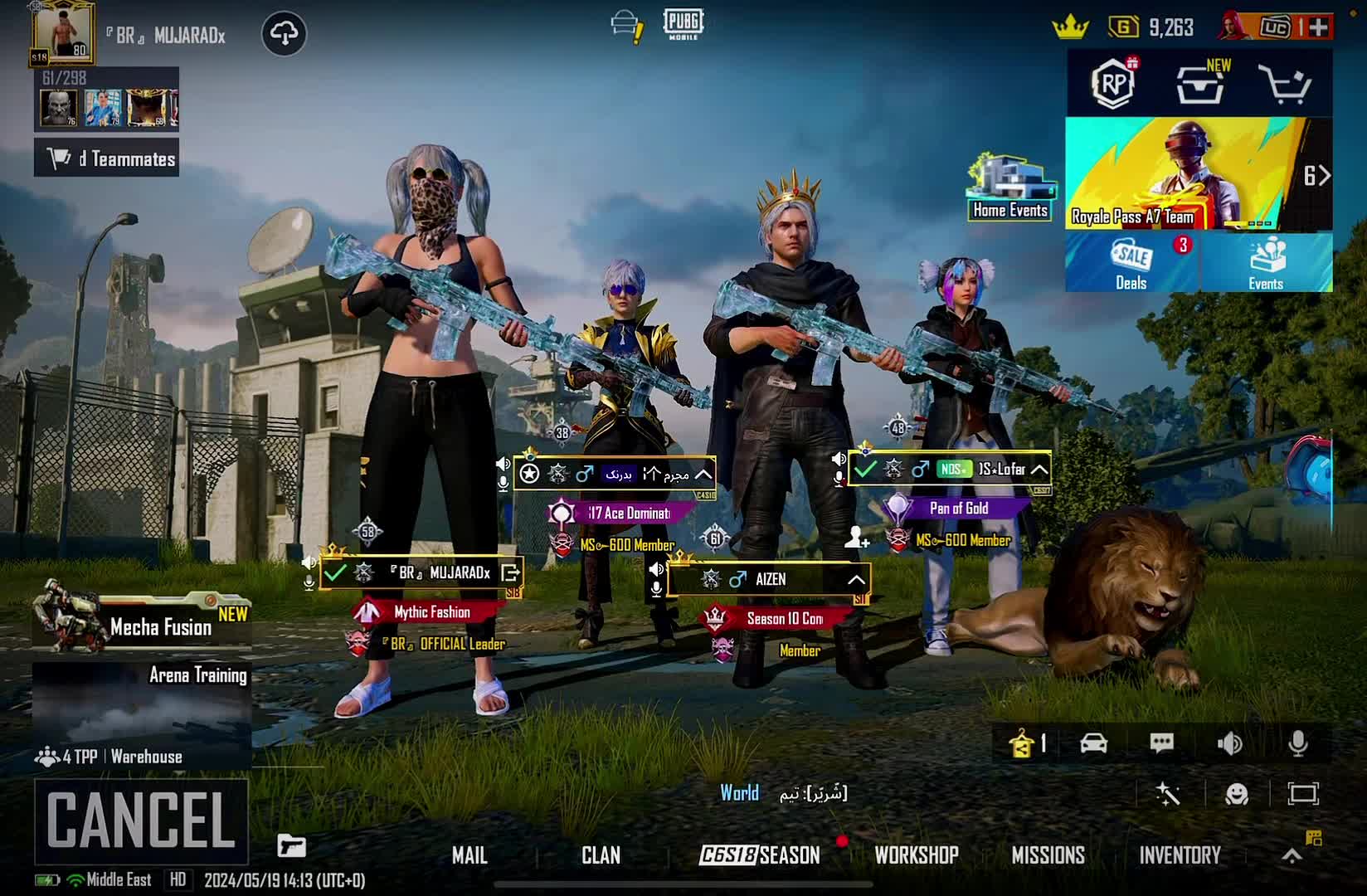
Task: Open the CLAN menu
Action: tap(601, 855)
